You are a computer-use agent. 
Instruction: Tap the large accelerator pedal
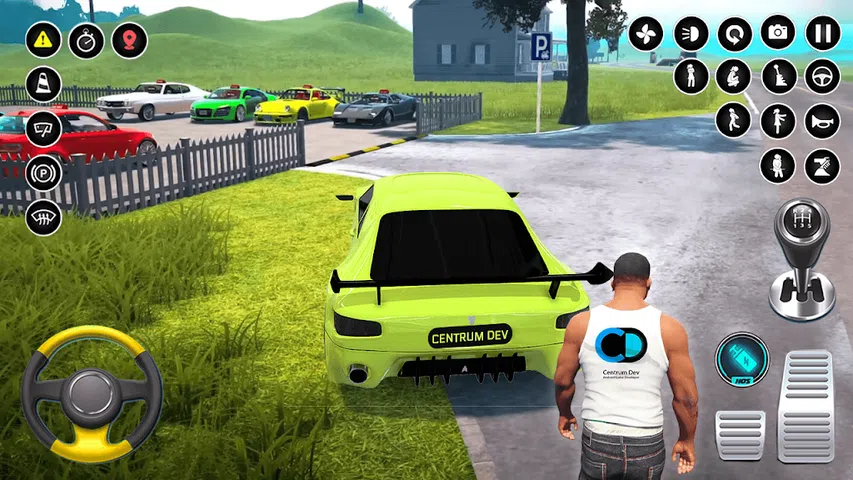tap(806, 405)
